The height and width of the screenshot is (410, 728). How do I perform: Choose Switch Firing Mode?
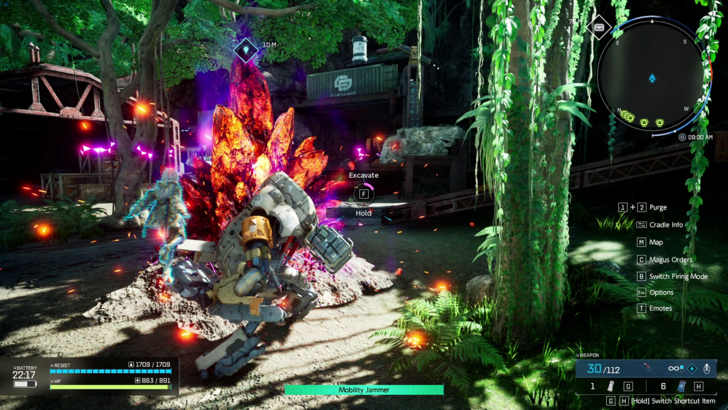tap(678, 276)
